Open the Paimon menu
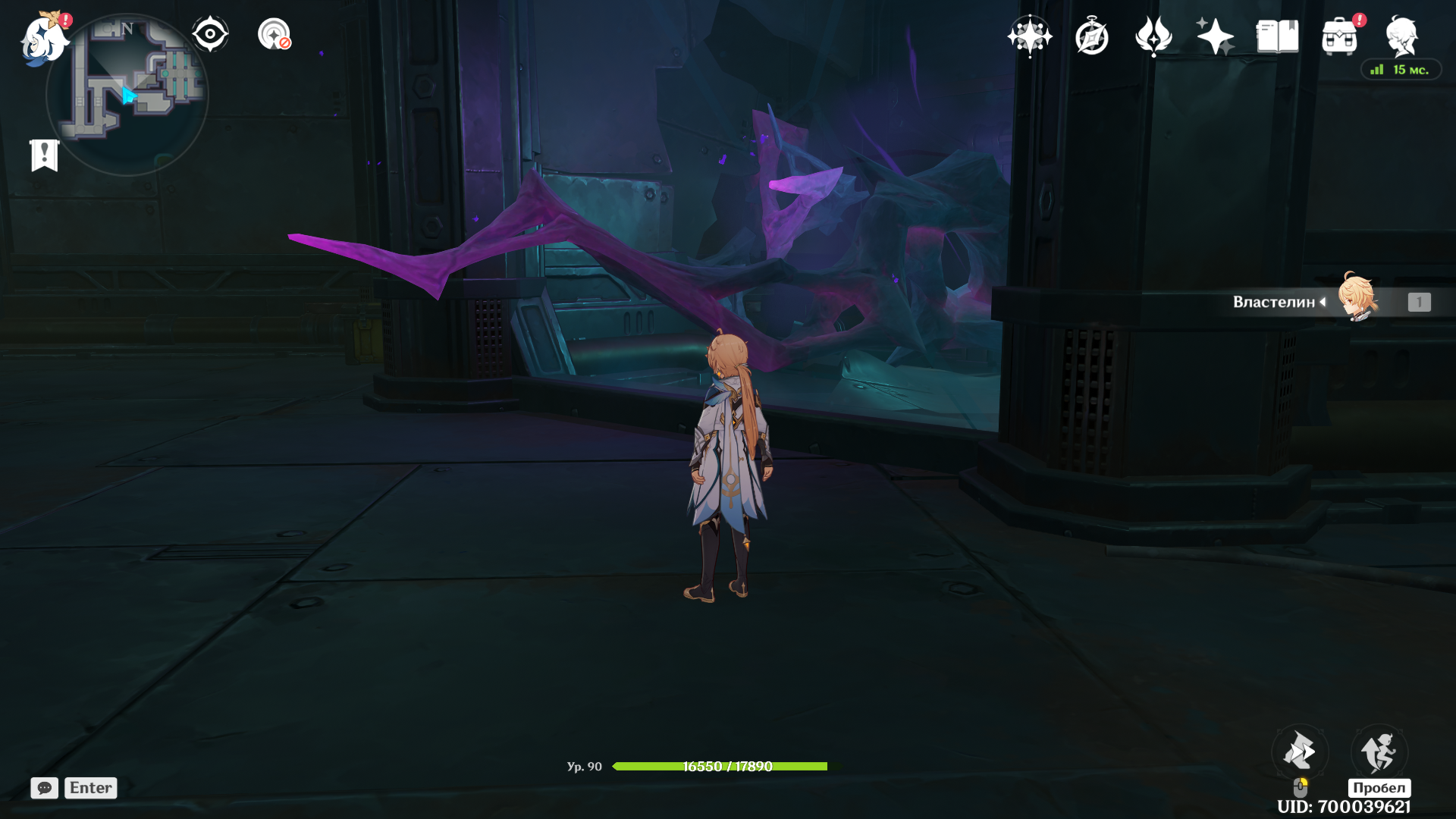1456x819 pixels. coord(43,38)
